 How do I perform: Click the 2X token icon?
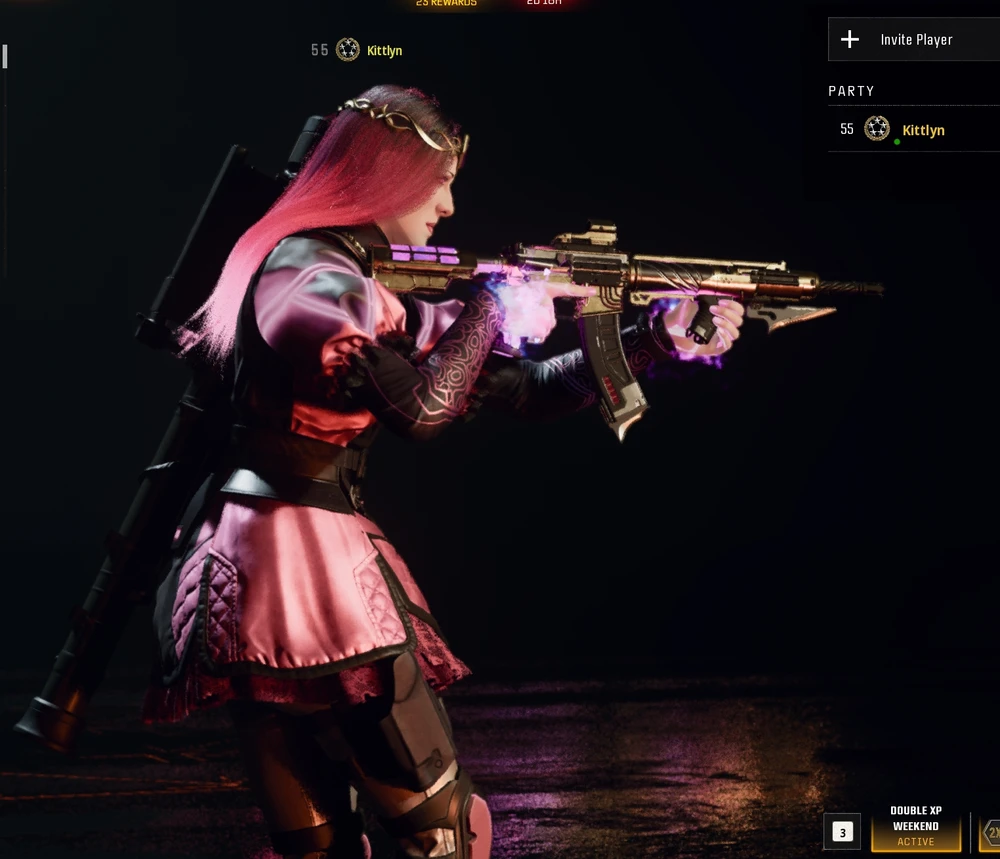pyautogui.click(x=991, y=832)
